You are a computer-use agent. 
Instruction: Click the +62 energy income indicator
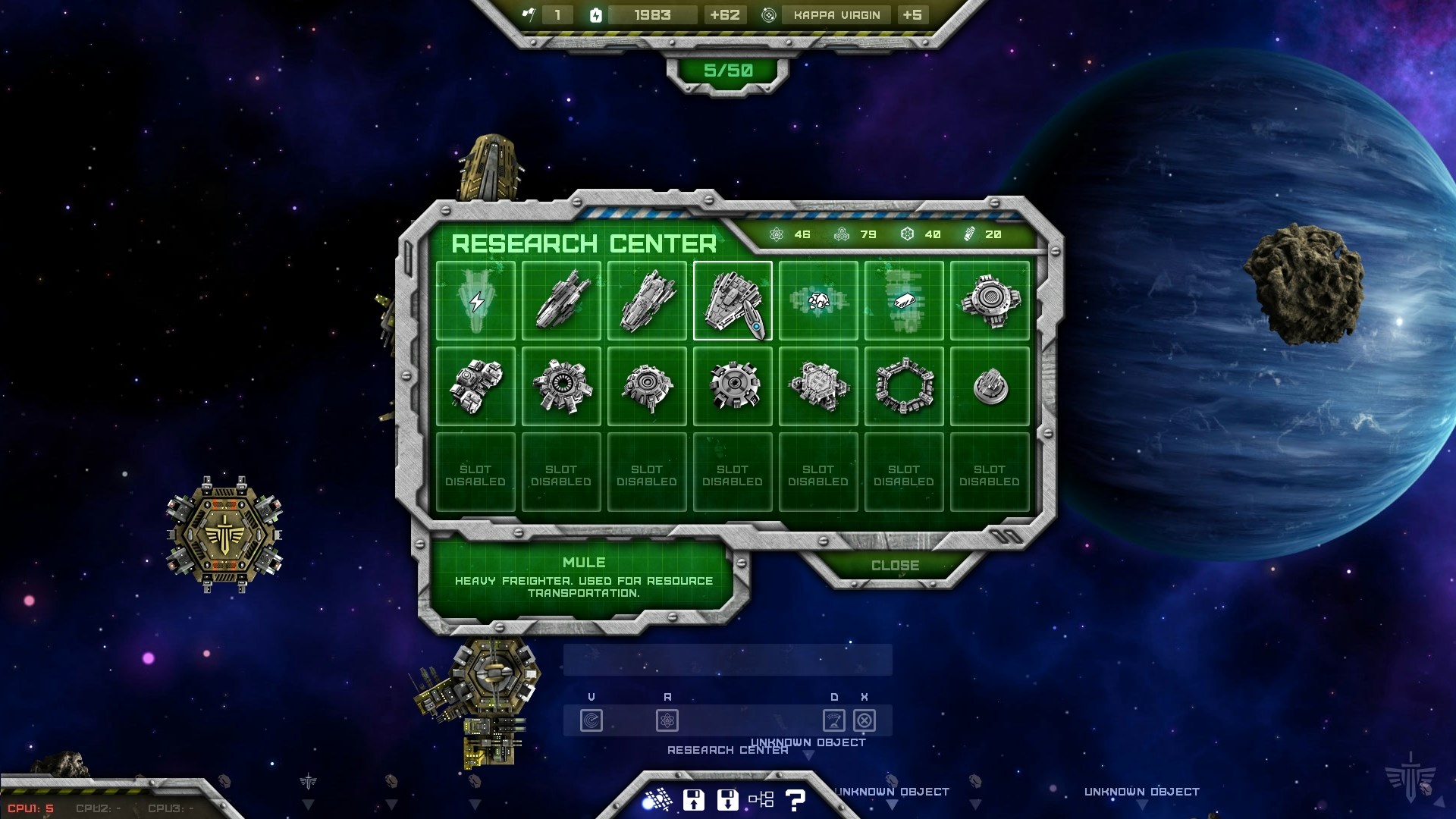click(x=724, y=15)
